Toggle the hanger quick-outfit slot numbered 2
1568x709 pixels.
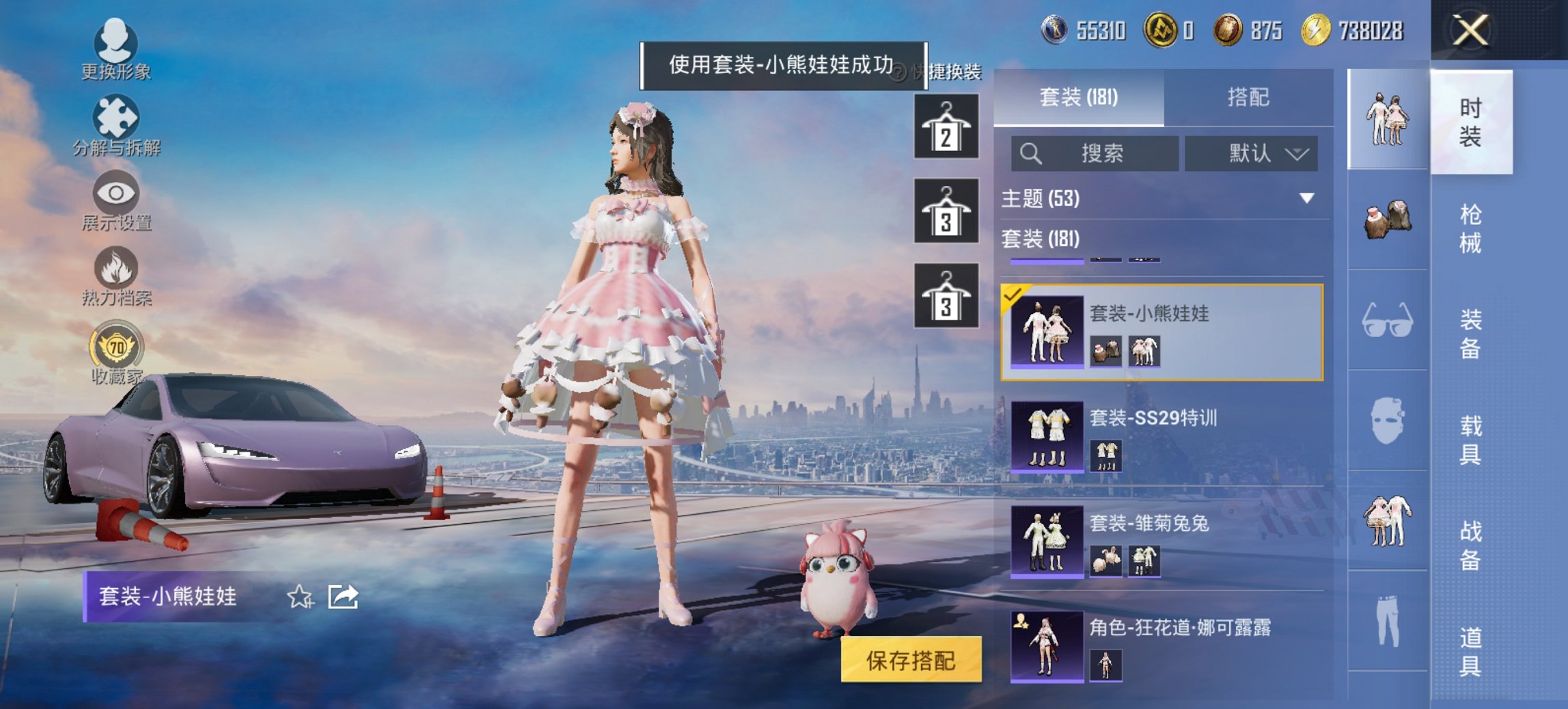[946, 125]
